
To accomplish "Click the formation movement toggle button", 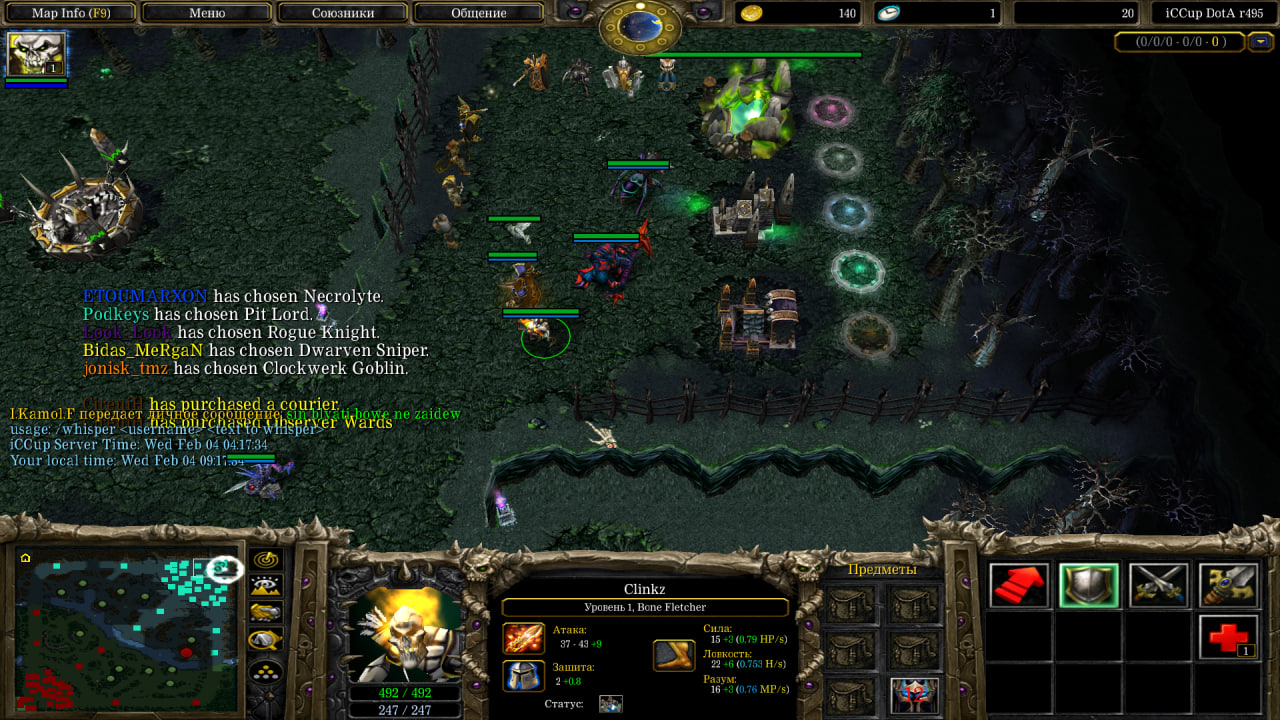I will [x=266, y=671].
